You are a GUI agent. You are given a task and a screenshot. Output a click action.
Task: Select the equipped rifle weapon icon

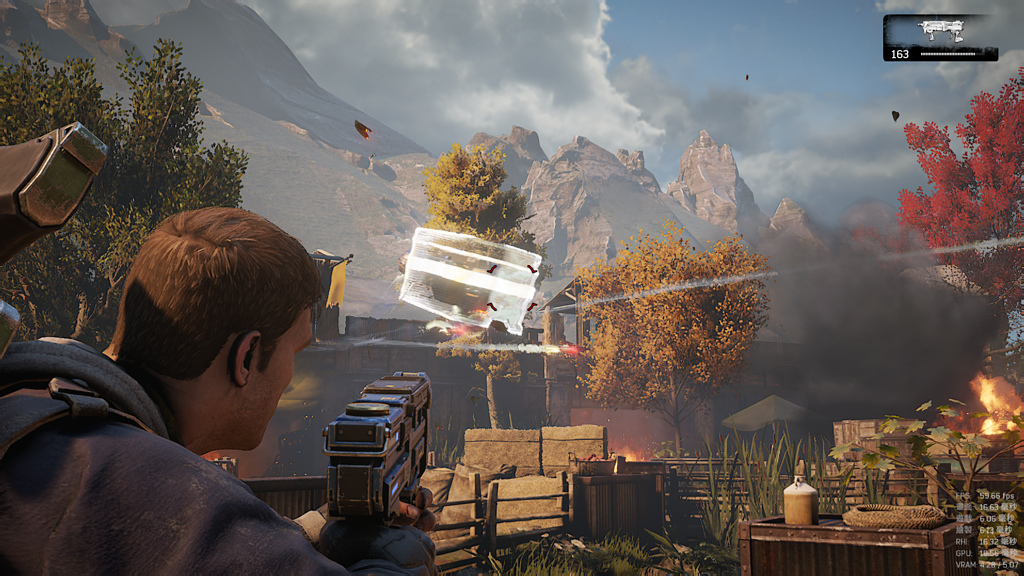(939, 31)
